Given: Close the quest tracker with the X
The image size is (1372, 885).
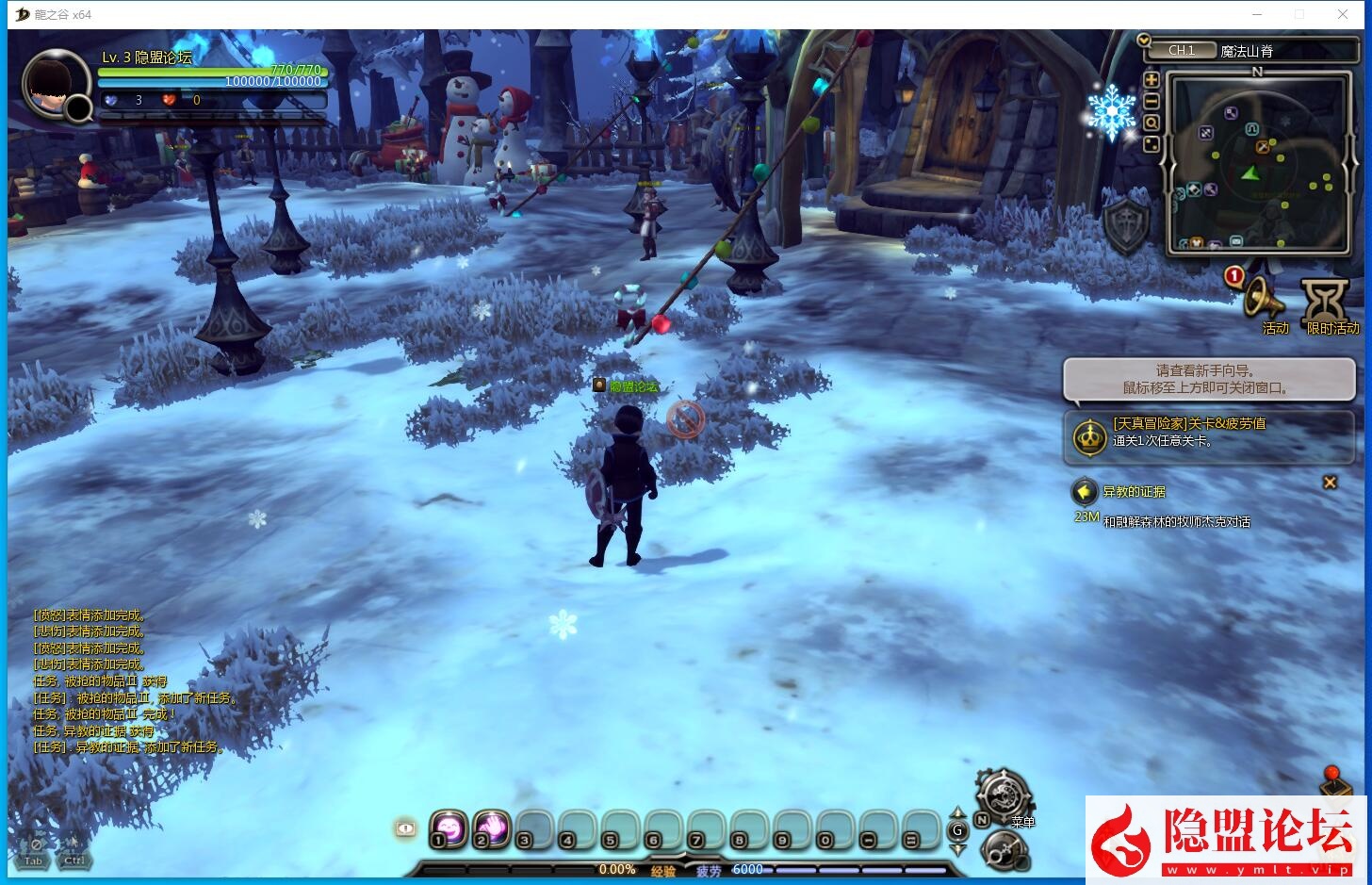Looking at the screenshot, I should click(1330, 483).
